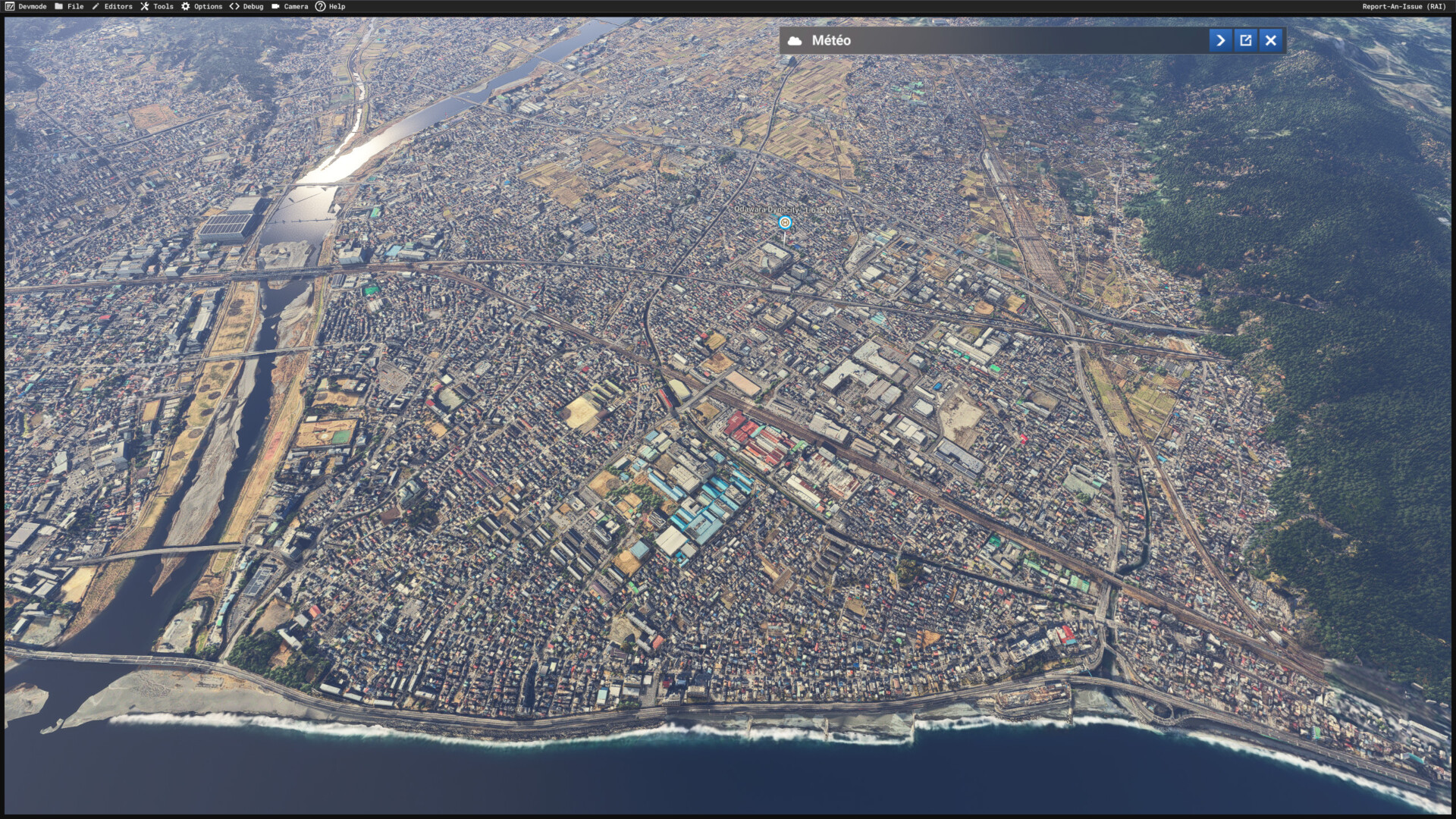Open the Debug menu

pos(247,6)
